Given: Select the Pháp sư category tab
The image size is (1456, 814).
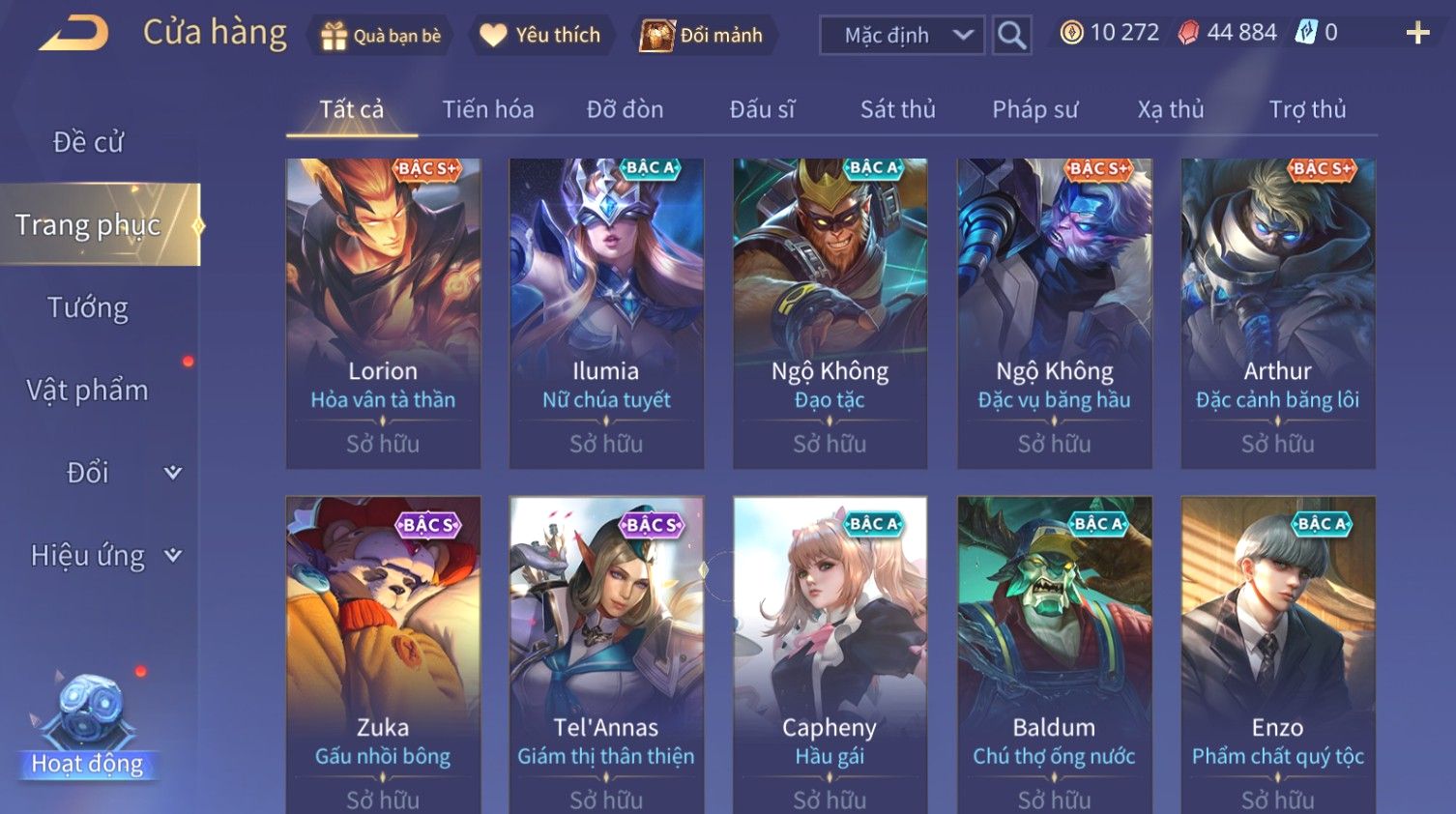Looking at the screenshot, I should click(x=1034, y=109).
